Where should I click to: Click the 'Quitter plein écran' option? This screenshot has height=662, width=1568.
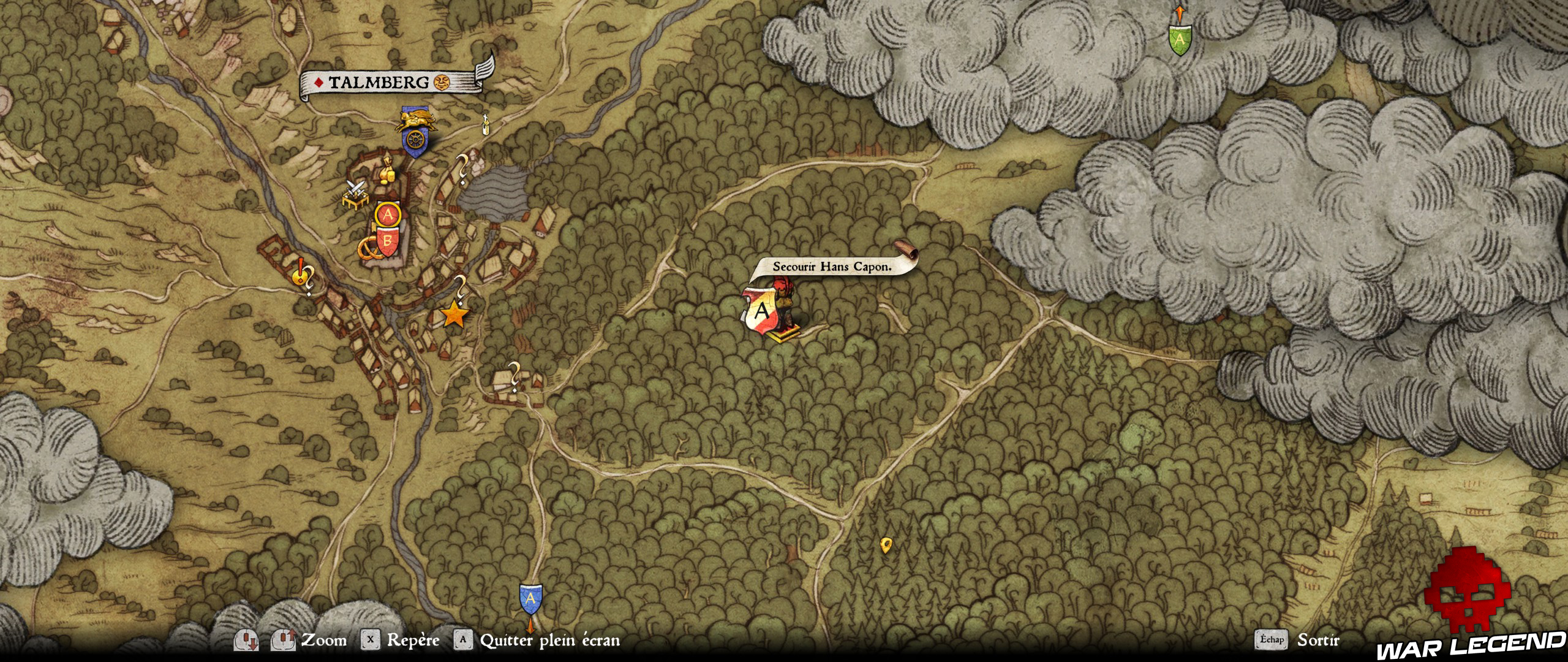(549, 641)
